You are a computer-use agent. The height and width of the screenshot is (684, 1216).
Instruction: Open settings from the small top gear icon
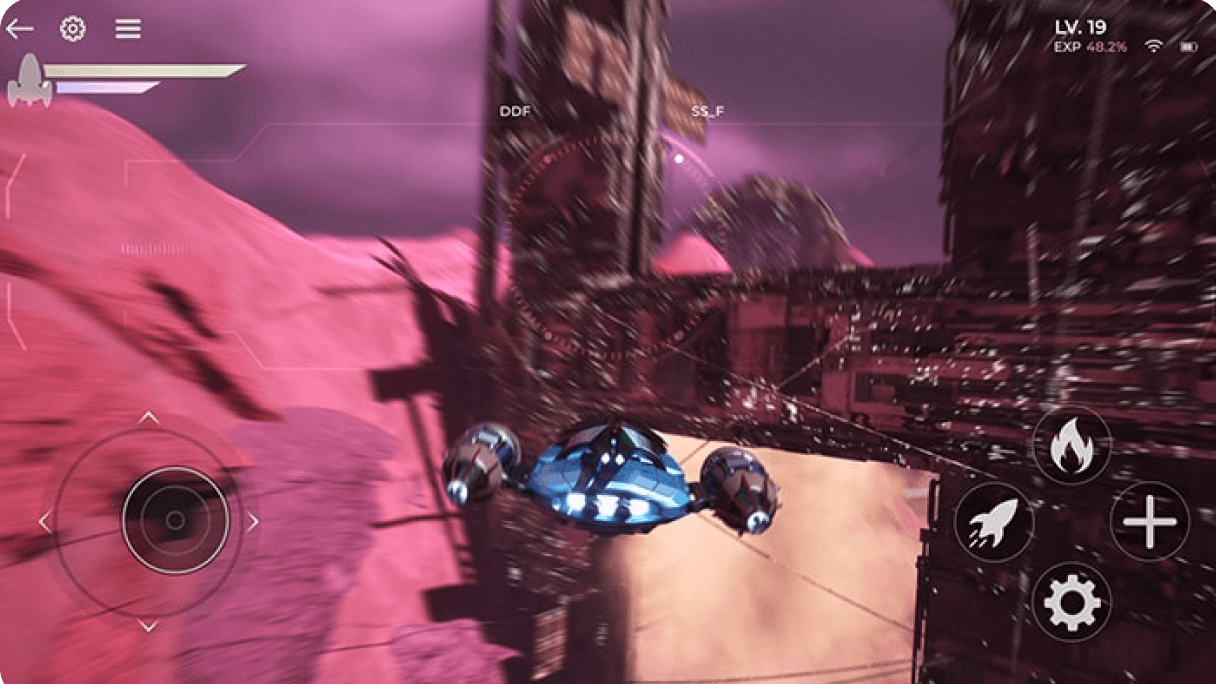point(72,29)
